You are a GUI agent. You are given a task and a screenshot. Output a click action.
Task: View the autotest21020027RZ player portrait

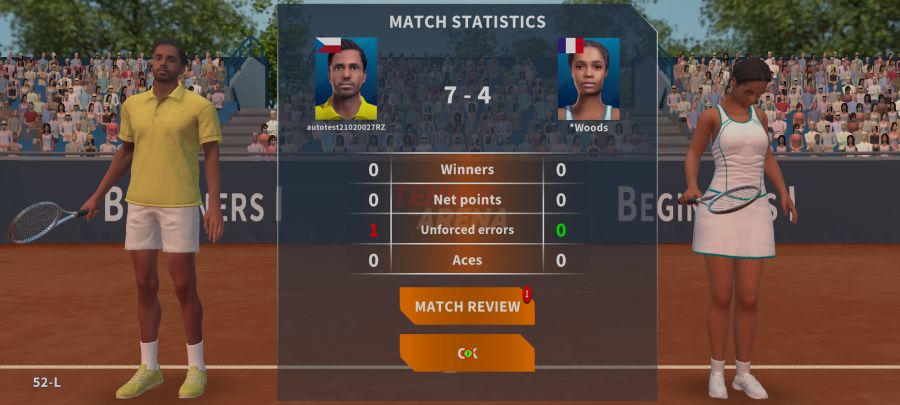[x=346, y=79]
